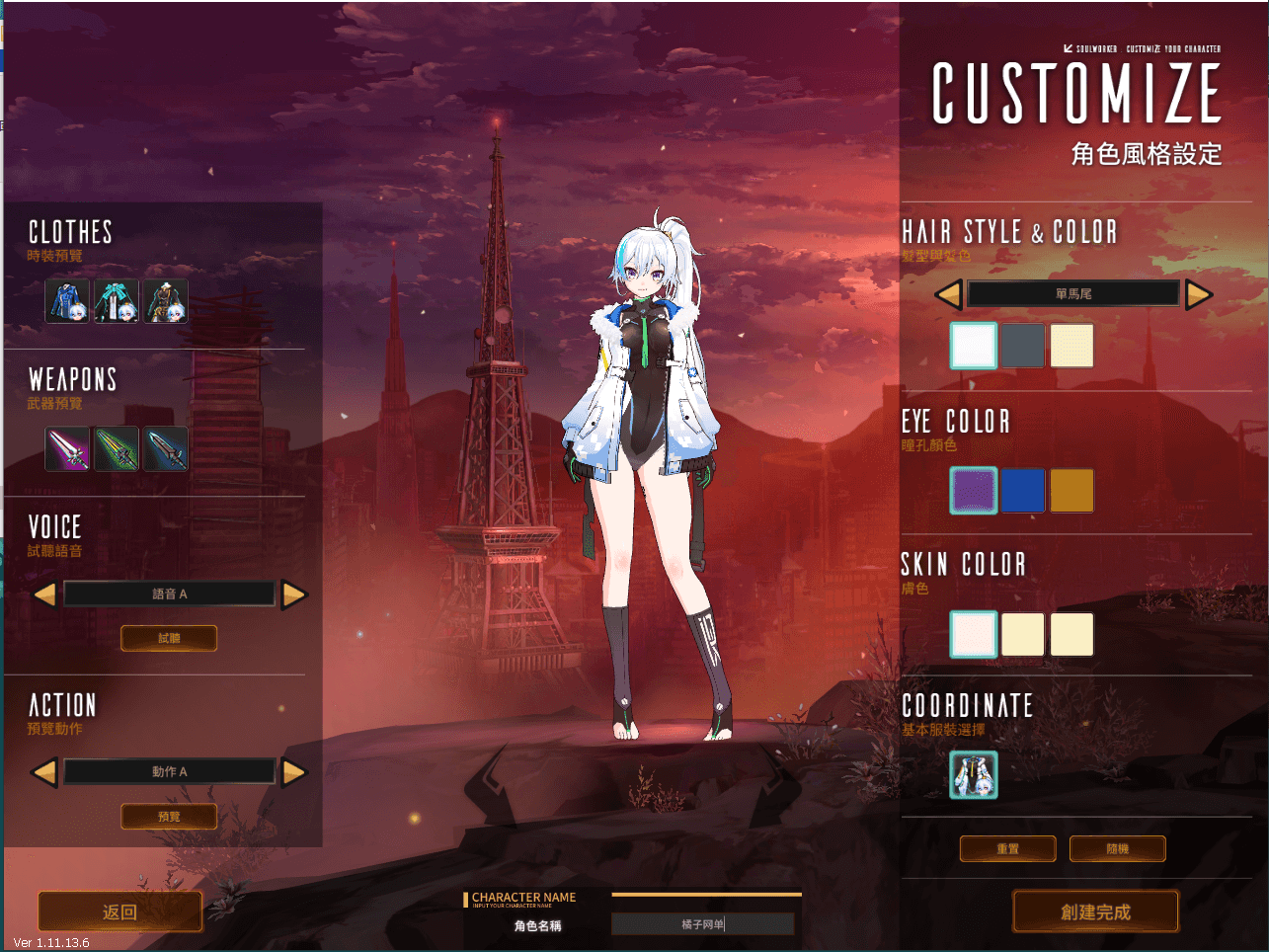Select the first blue coat clothes preview icon
This screenshot has width=1269, height=952.
coord(67,300)
